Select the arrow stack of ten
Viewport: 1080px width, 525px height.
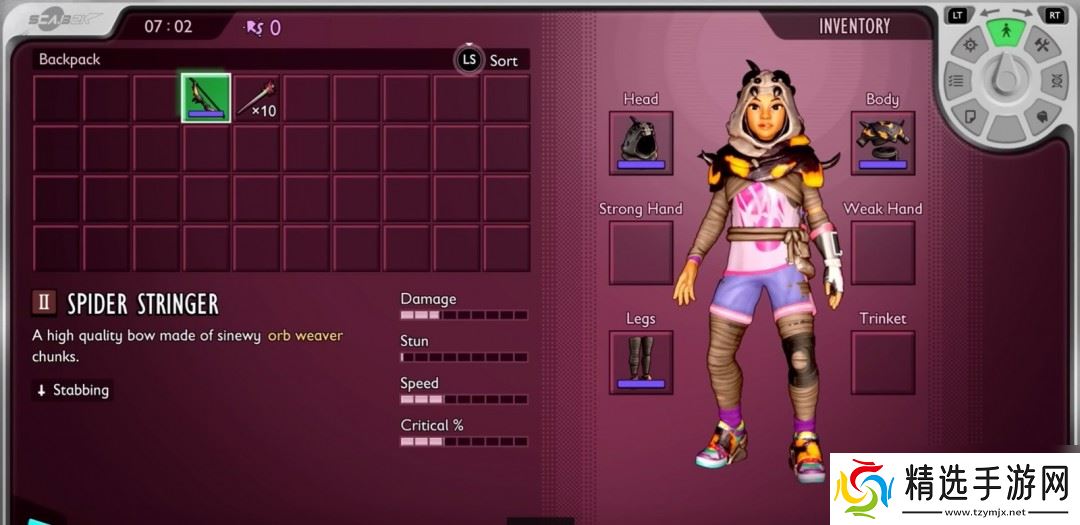[255, 98]
